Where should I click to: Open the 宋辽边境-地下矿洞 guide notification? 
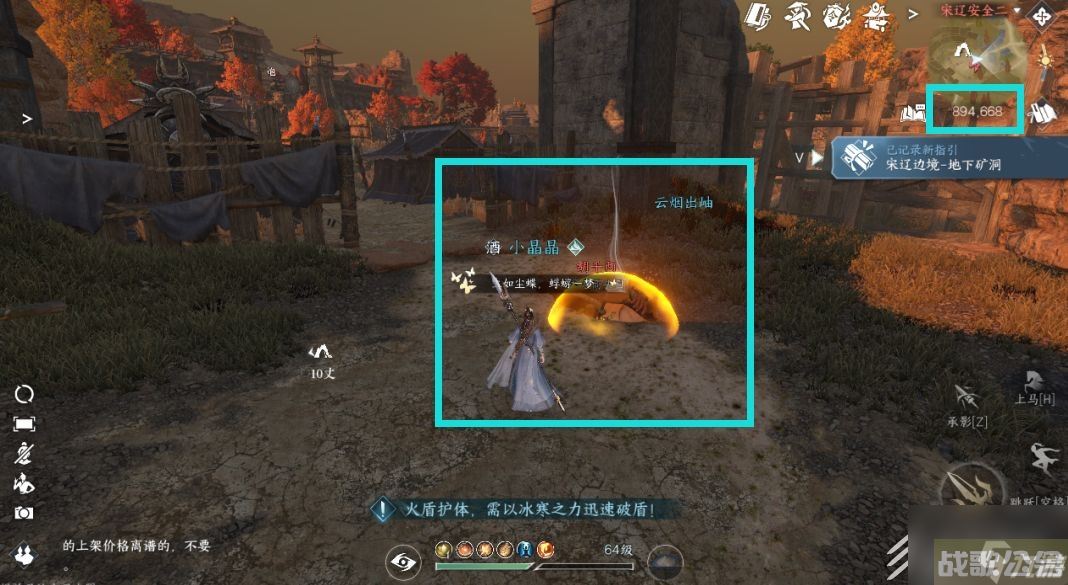click(930, 157)
